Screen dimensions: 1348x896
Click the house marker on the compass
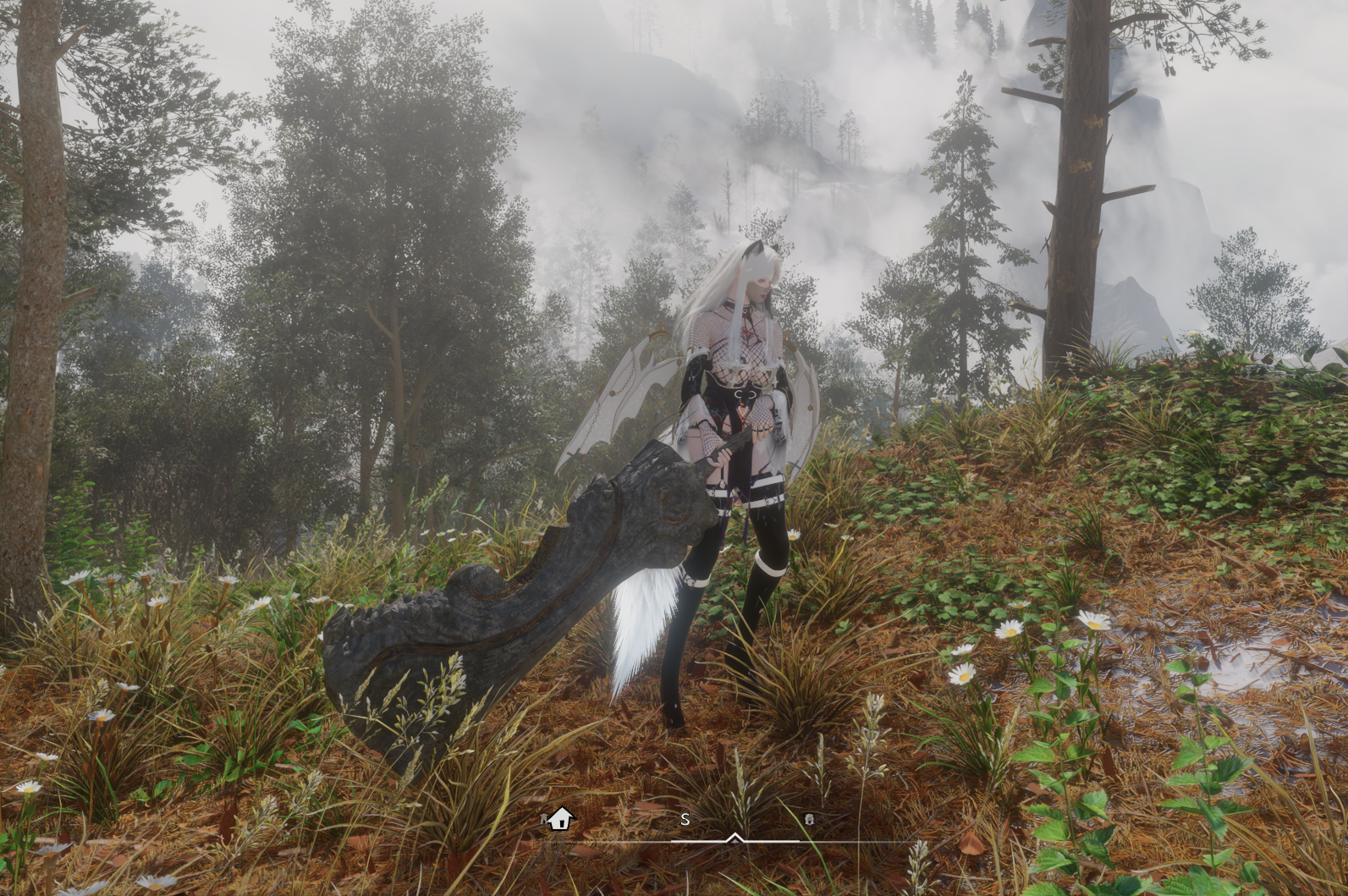[x=560, y=818]
